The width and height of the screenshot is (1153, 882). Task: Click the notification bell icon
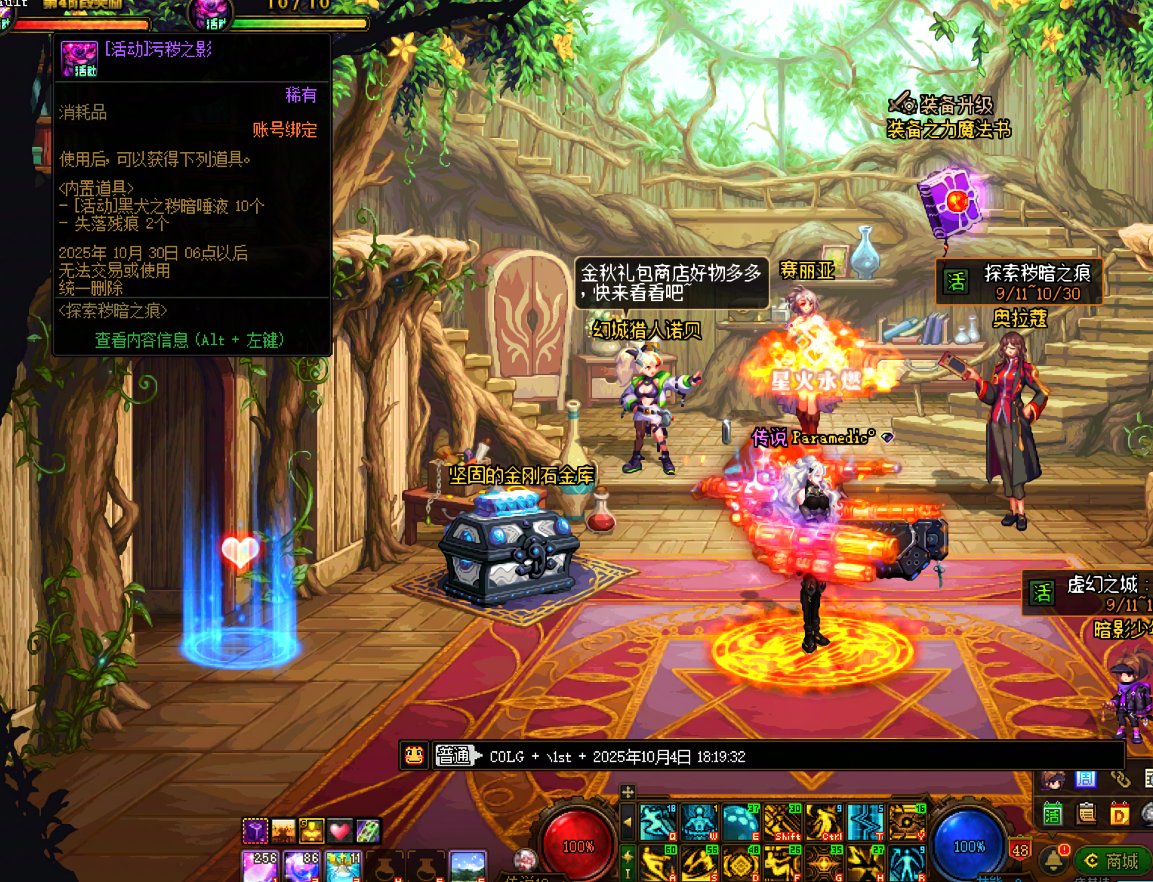[x=1052, y=860]
